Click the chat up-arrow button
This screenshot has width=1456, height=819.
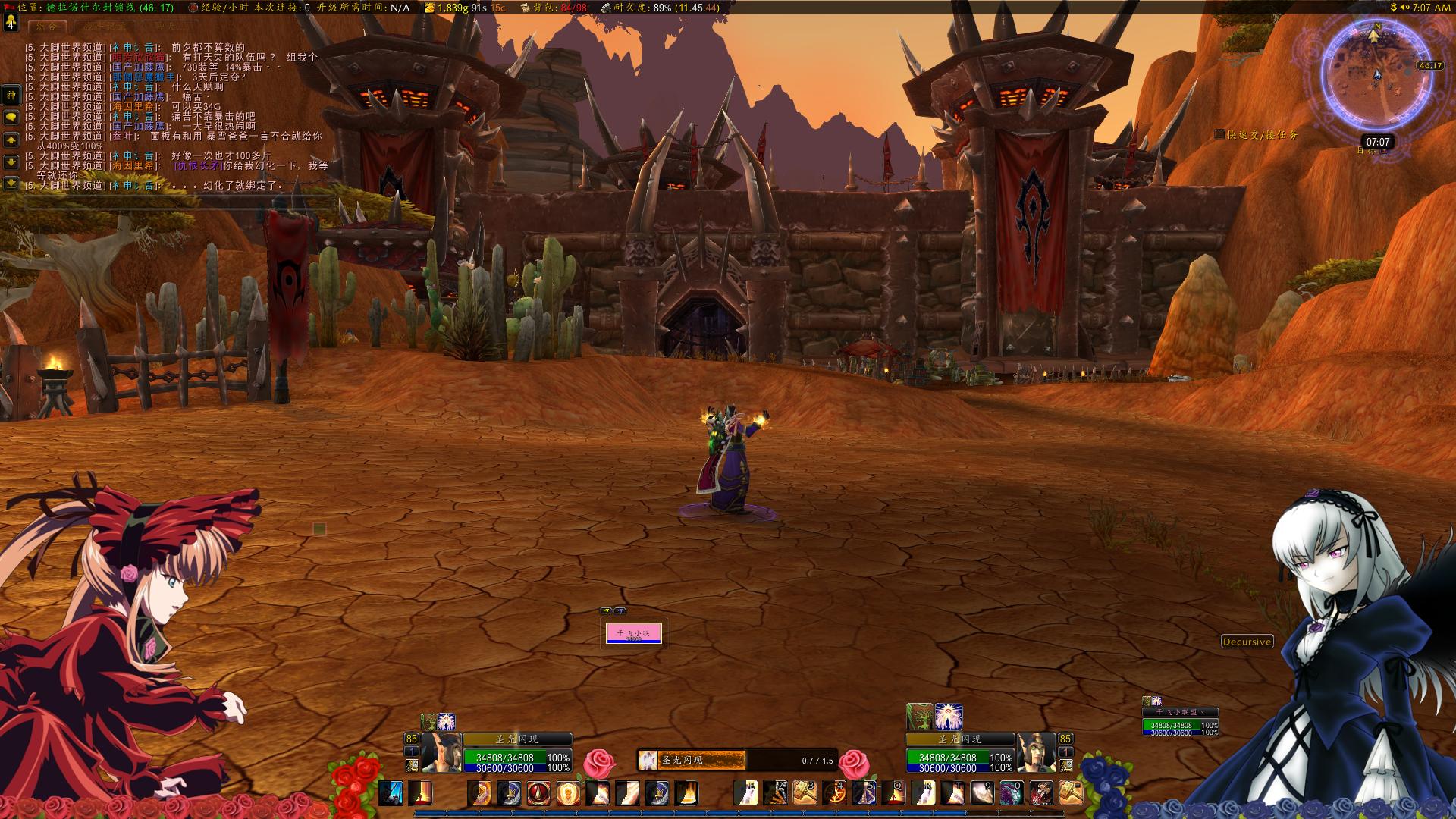tap(11, 140)
